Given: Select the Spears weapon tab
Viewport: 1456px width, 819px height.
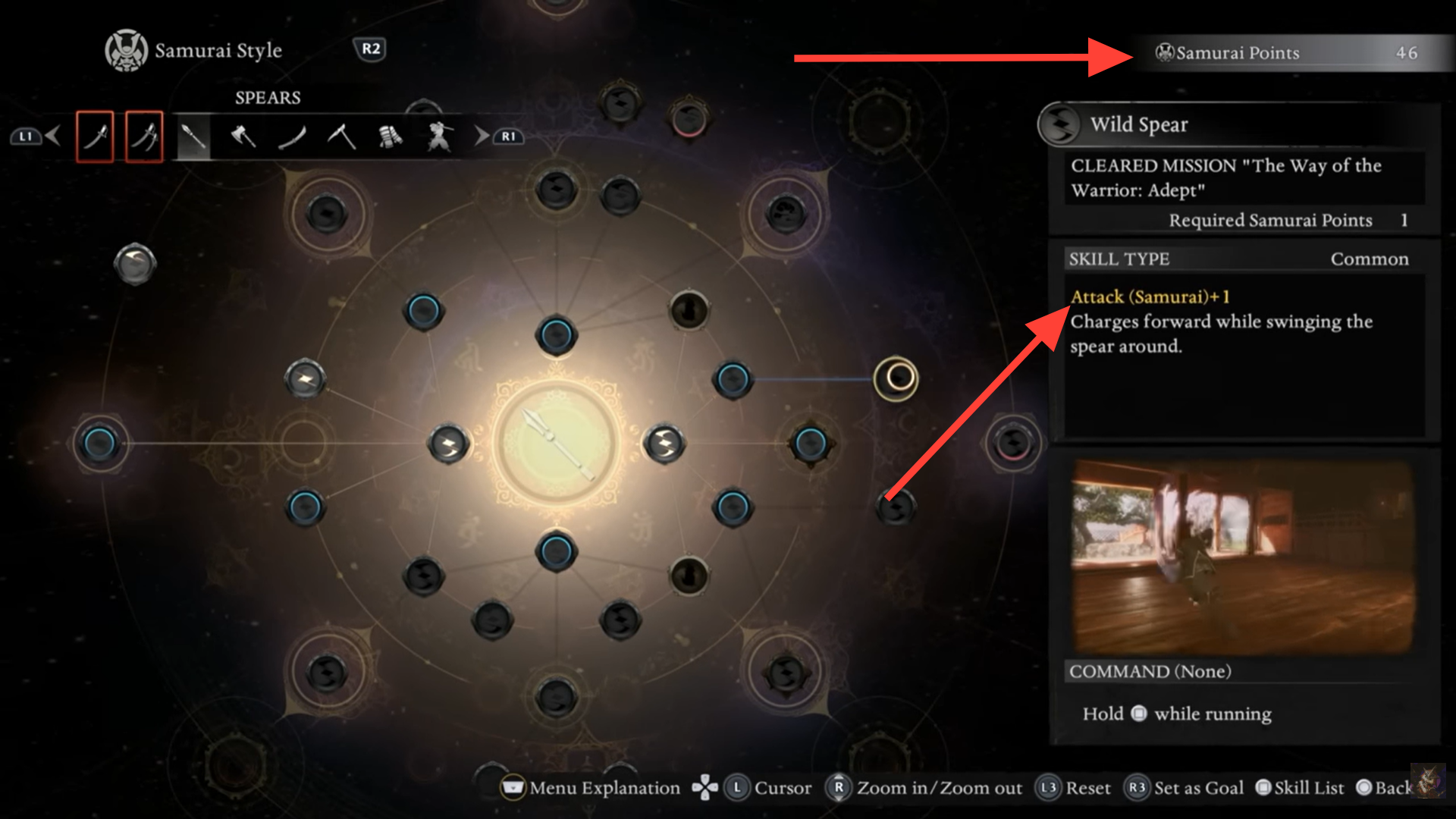Looking at the screenshot, I should click(193, 136).
